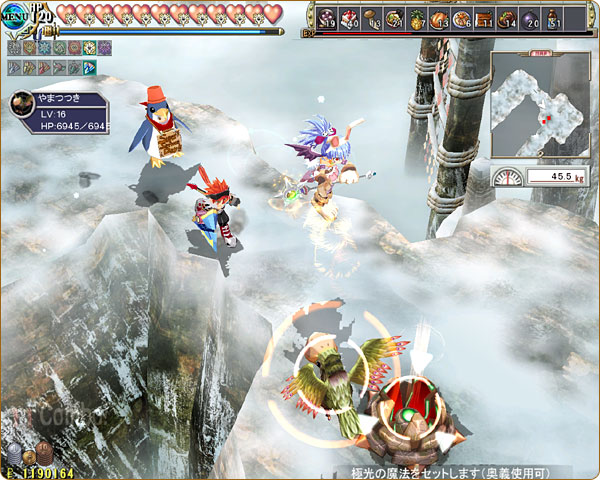Use the bottled potion item
Viewport: 600px width, 480px height.
tap(553, 18)
